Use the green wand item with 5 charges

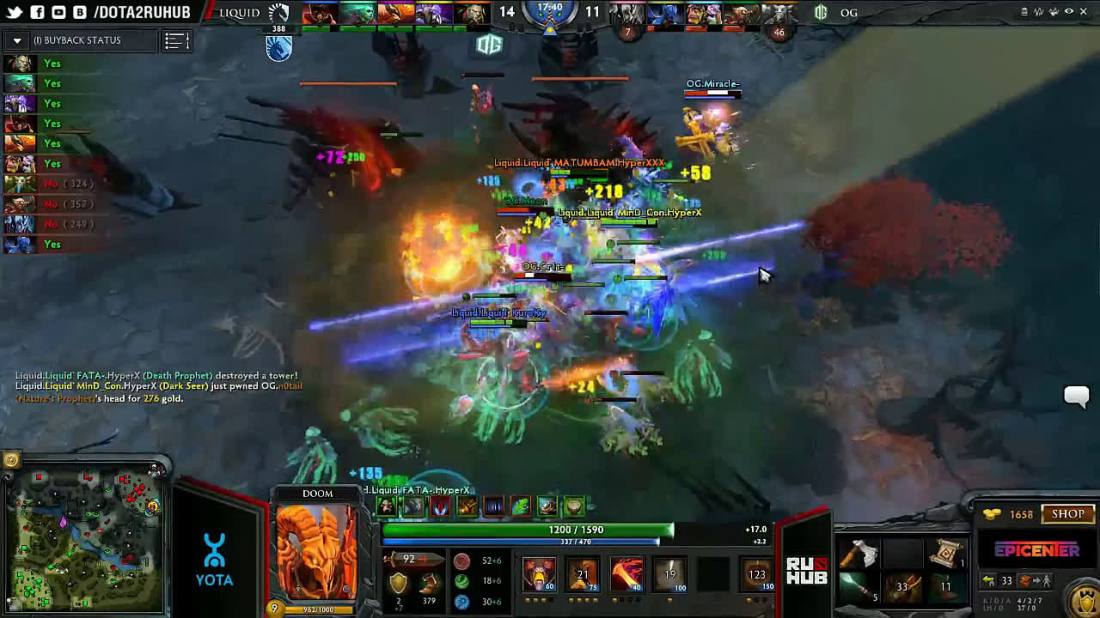(x=858, y=588)
